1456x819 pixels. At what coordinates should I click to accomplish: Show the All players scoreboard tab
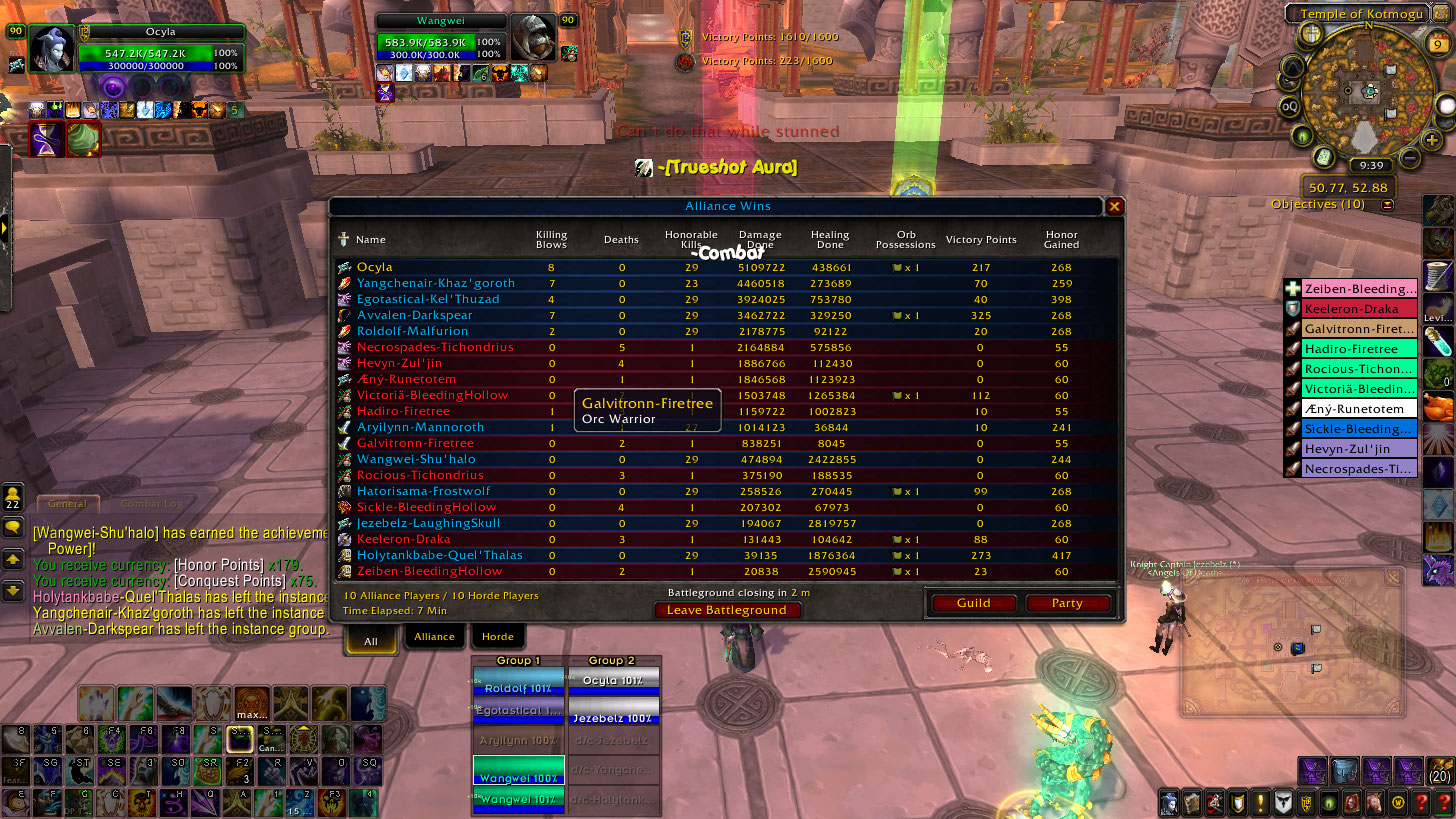tap(371, 641)
